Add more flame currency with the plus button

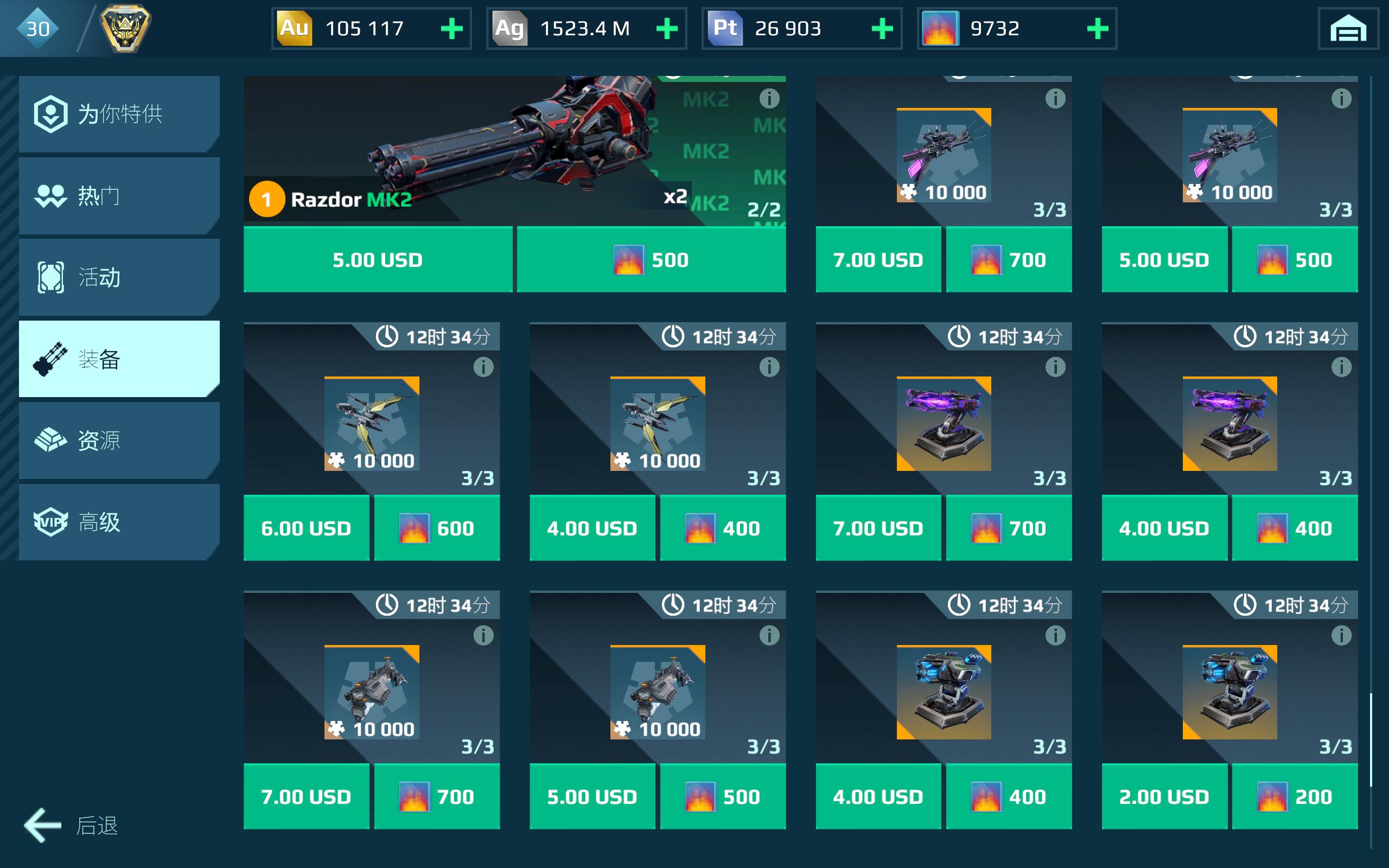(1098, 29)
